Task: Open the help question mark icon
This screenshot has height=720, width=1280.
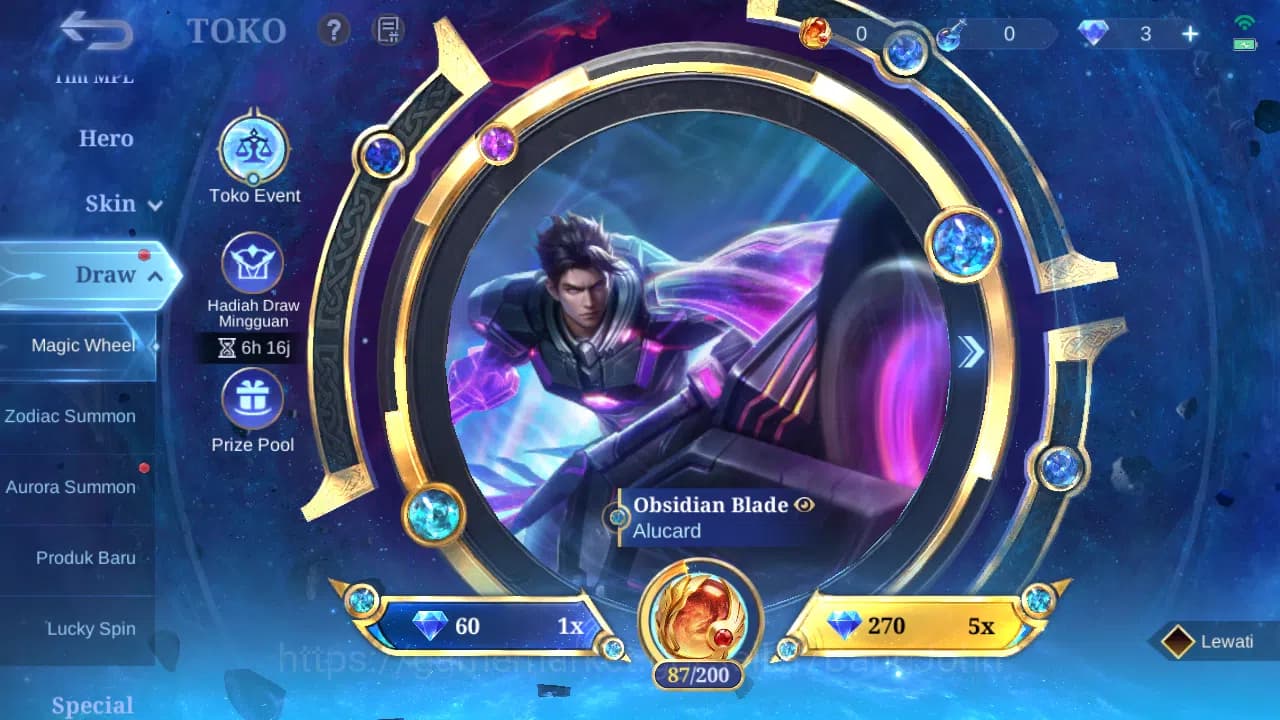Action: click(334, 29)
